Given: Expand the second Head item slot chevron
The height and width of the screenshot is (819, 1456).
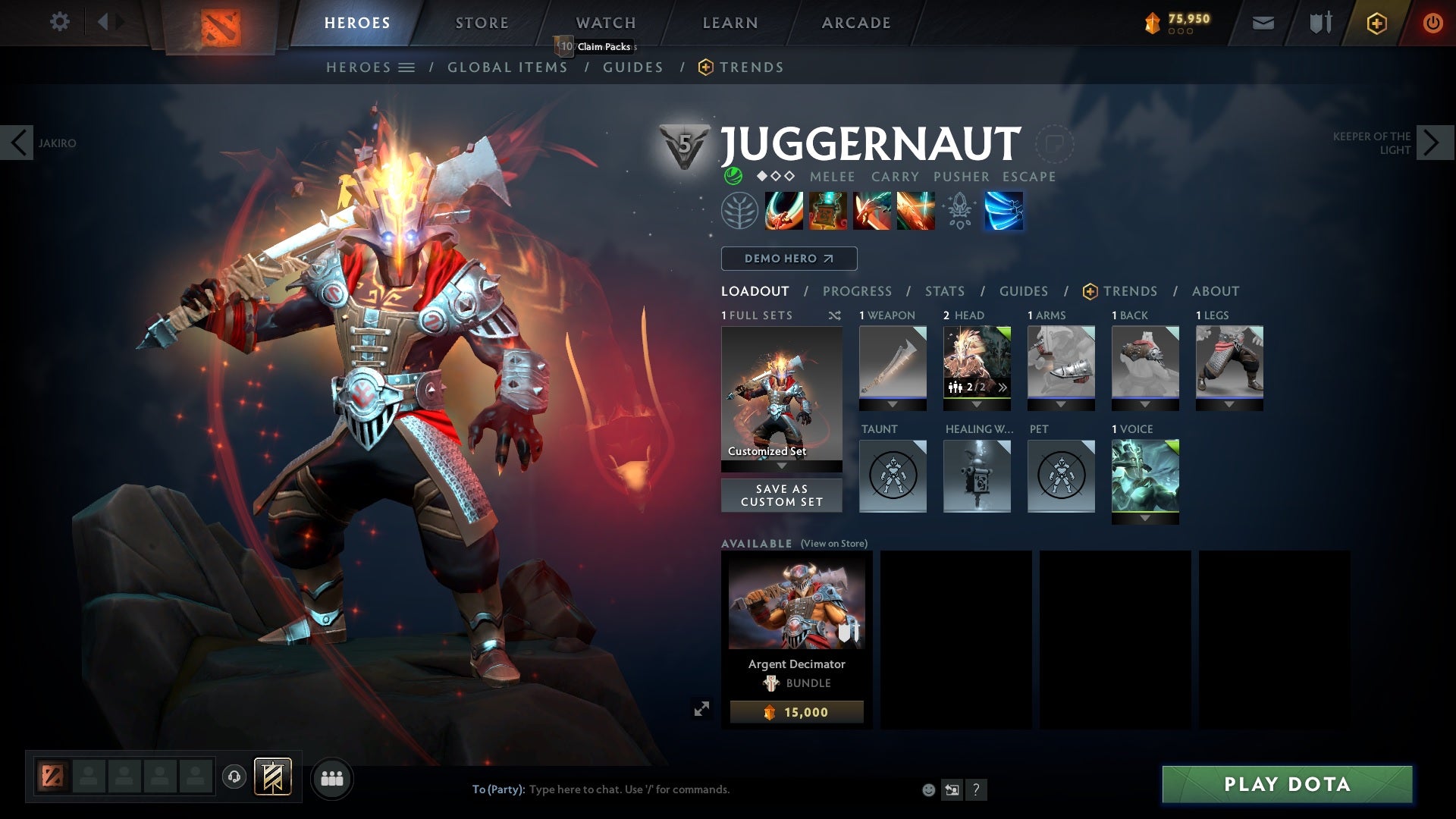Looking at the screenshot, I should tap(1003, 387).
